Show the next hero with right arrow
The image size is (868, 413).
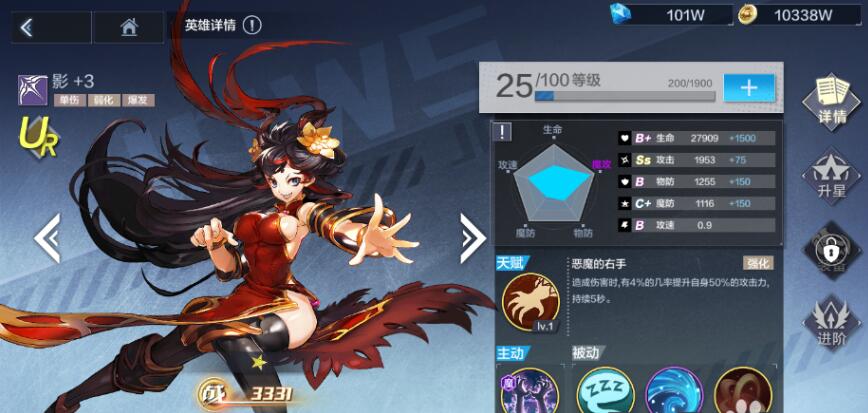point(472,239)
